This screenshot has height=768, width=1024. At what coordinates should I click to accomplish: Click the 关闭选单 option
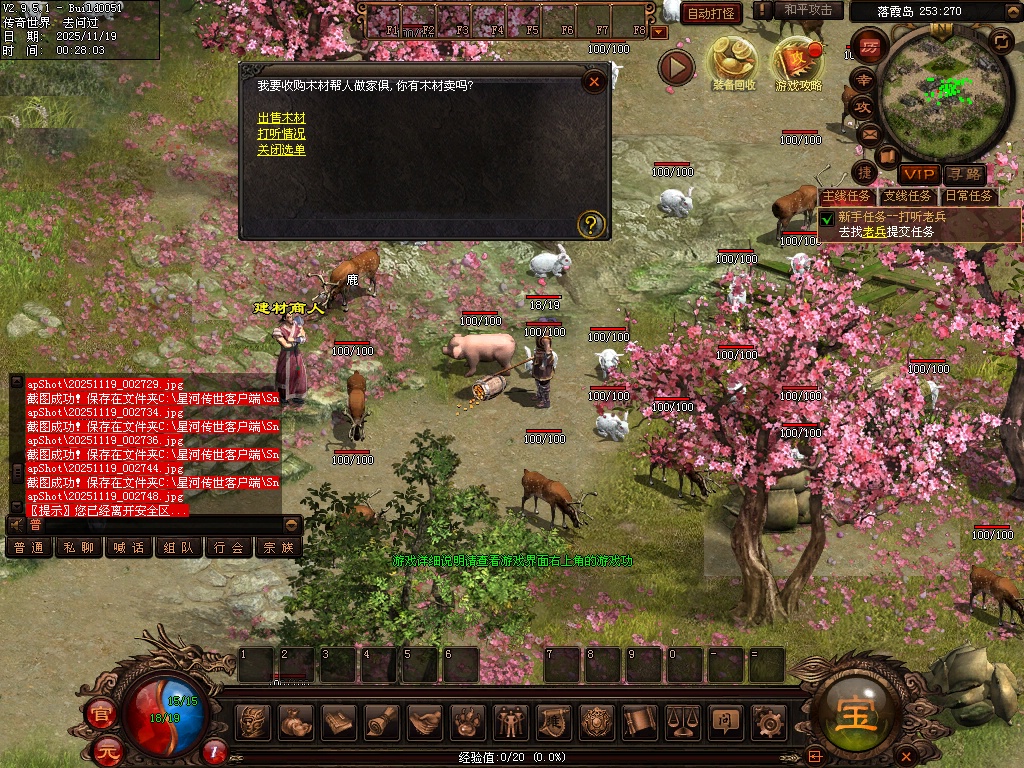pyautogui.click(x=281, y=150)
